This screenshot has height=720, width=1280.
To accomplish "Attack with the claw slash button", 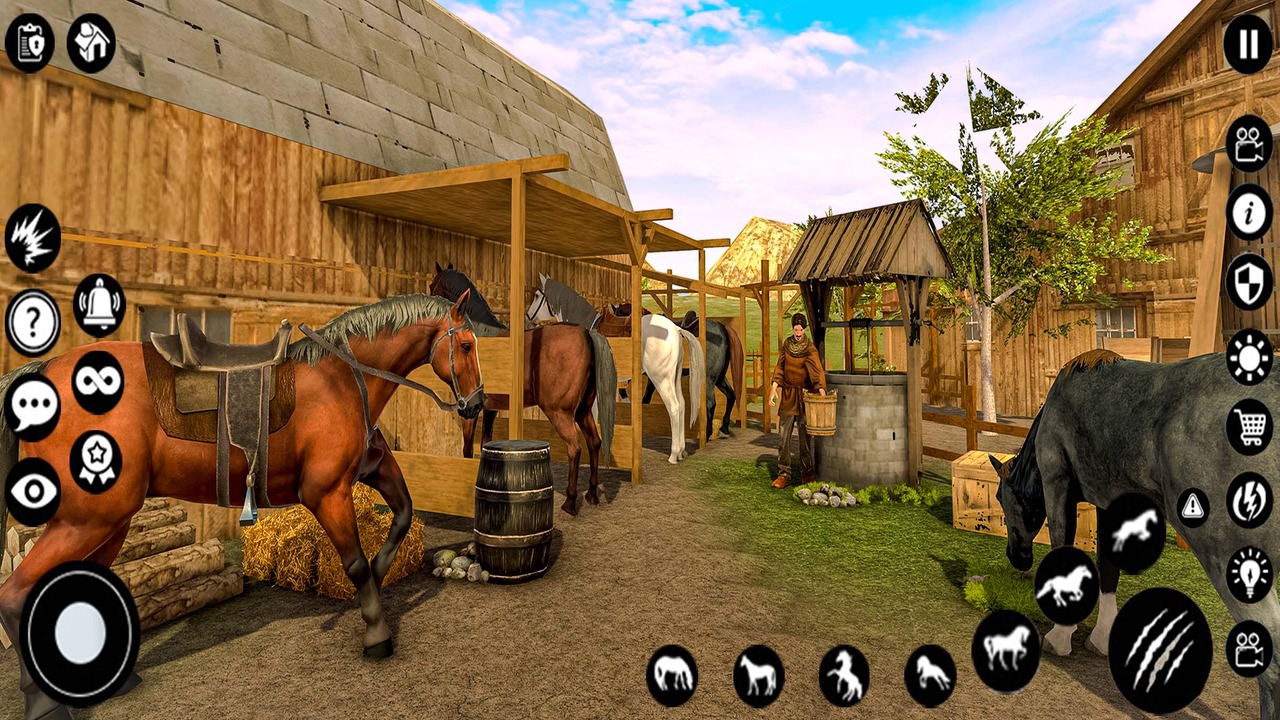I will click(1160, 650).
